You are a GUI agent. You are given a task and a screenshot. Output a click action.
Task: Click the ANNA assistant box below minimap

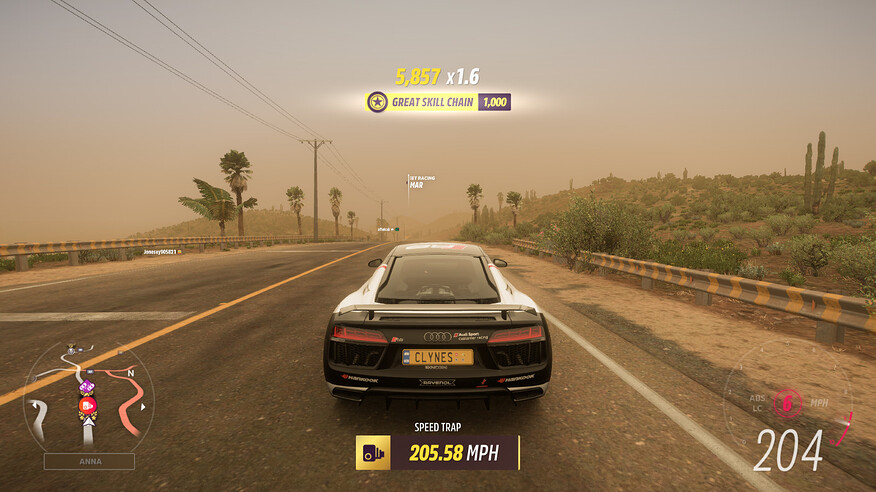coord(88,462)
